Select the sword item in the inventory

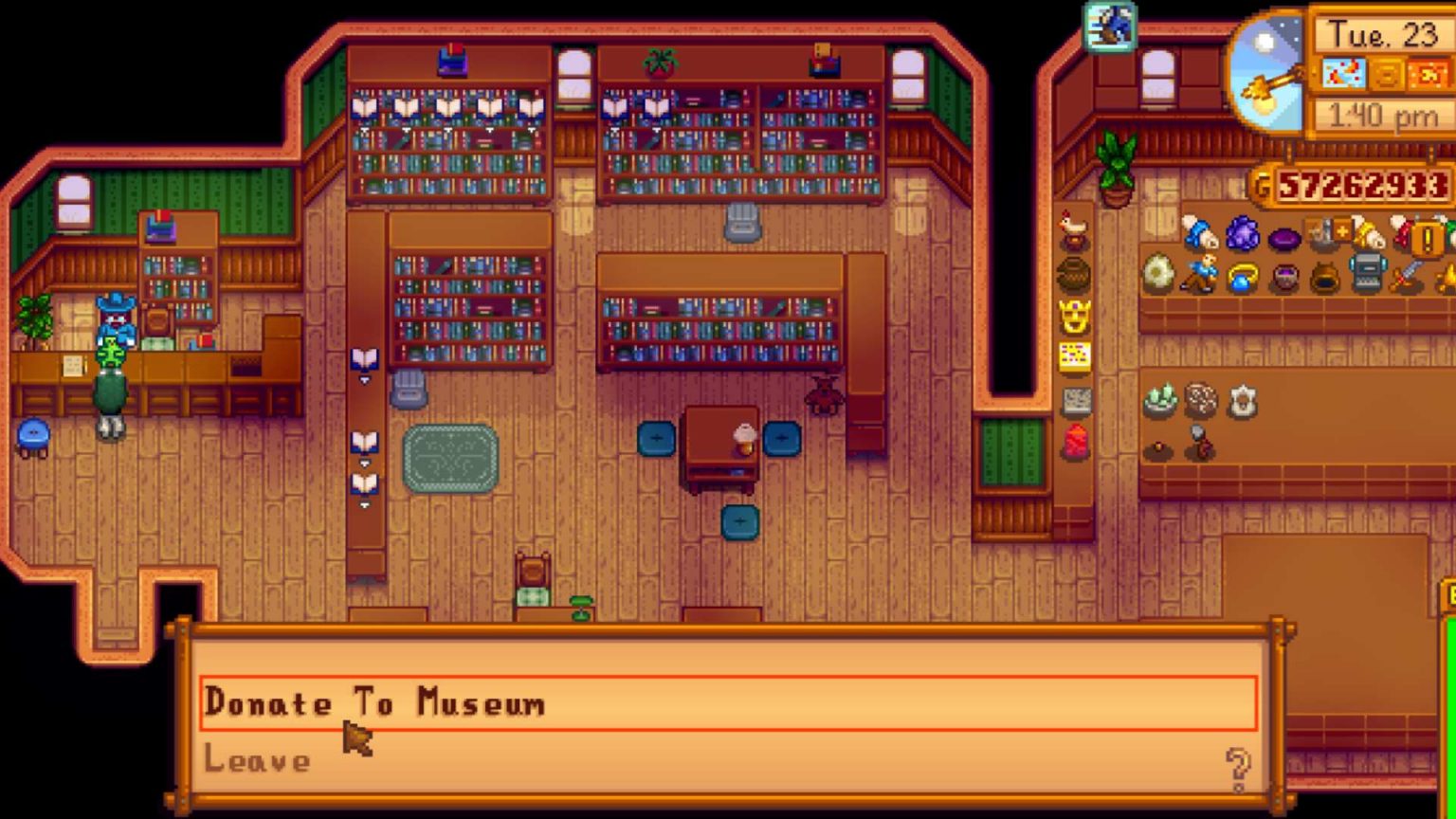(1409, 277)
